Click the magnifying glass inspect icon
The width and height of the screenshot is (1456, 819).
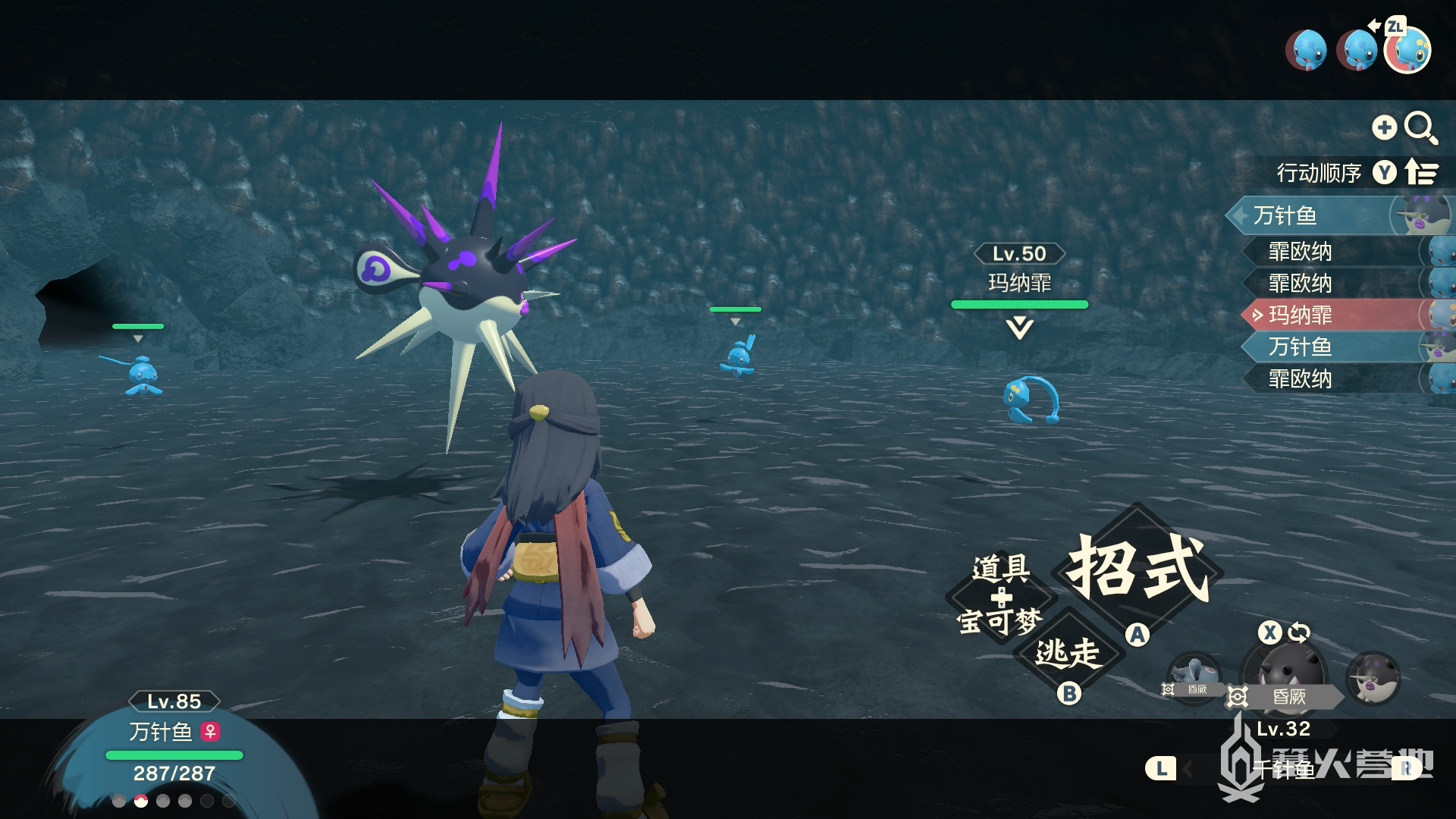click(x=1420, y=127)
